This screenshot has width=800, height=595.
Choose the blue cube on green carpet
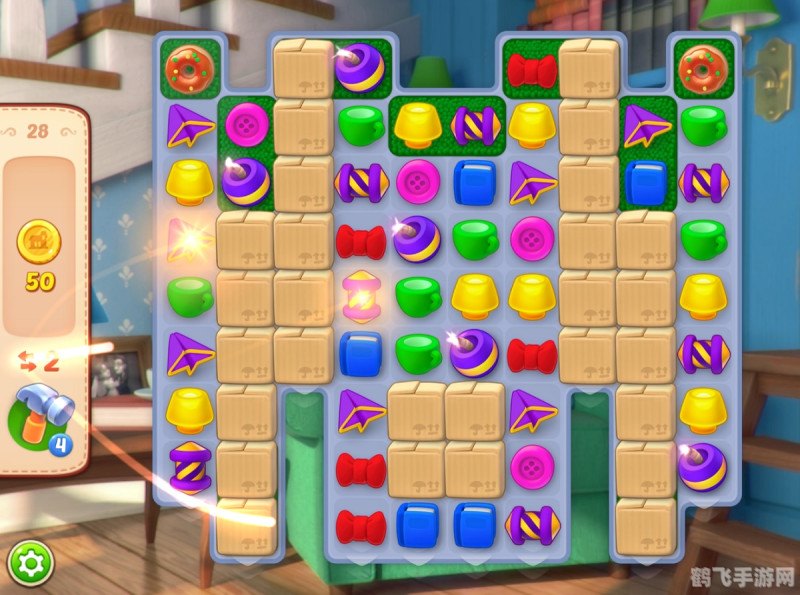coord(645,182)
